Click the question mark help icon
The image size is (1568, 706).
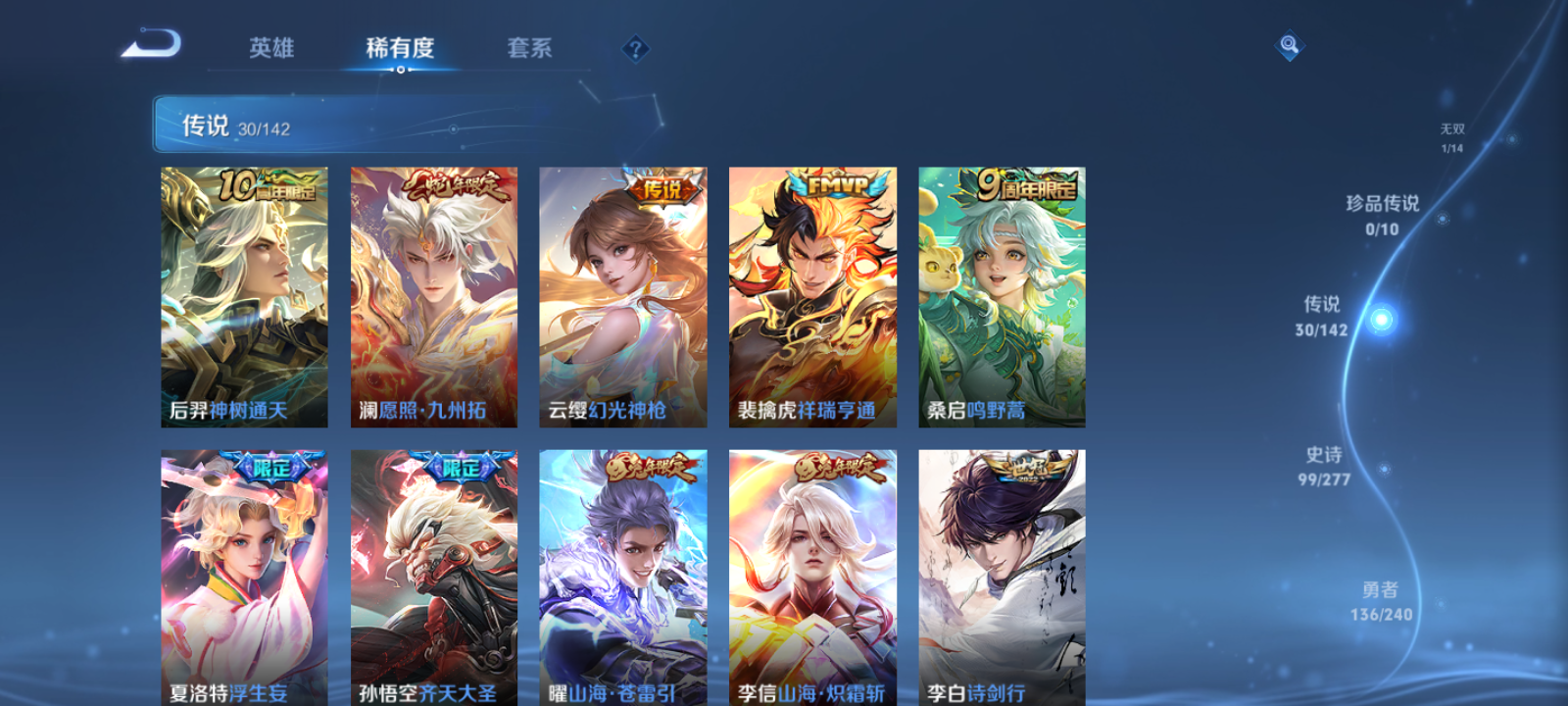coord(635,47)
